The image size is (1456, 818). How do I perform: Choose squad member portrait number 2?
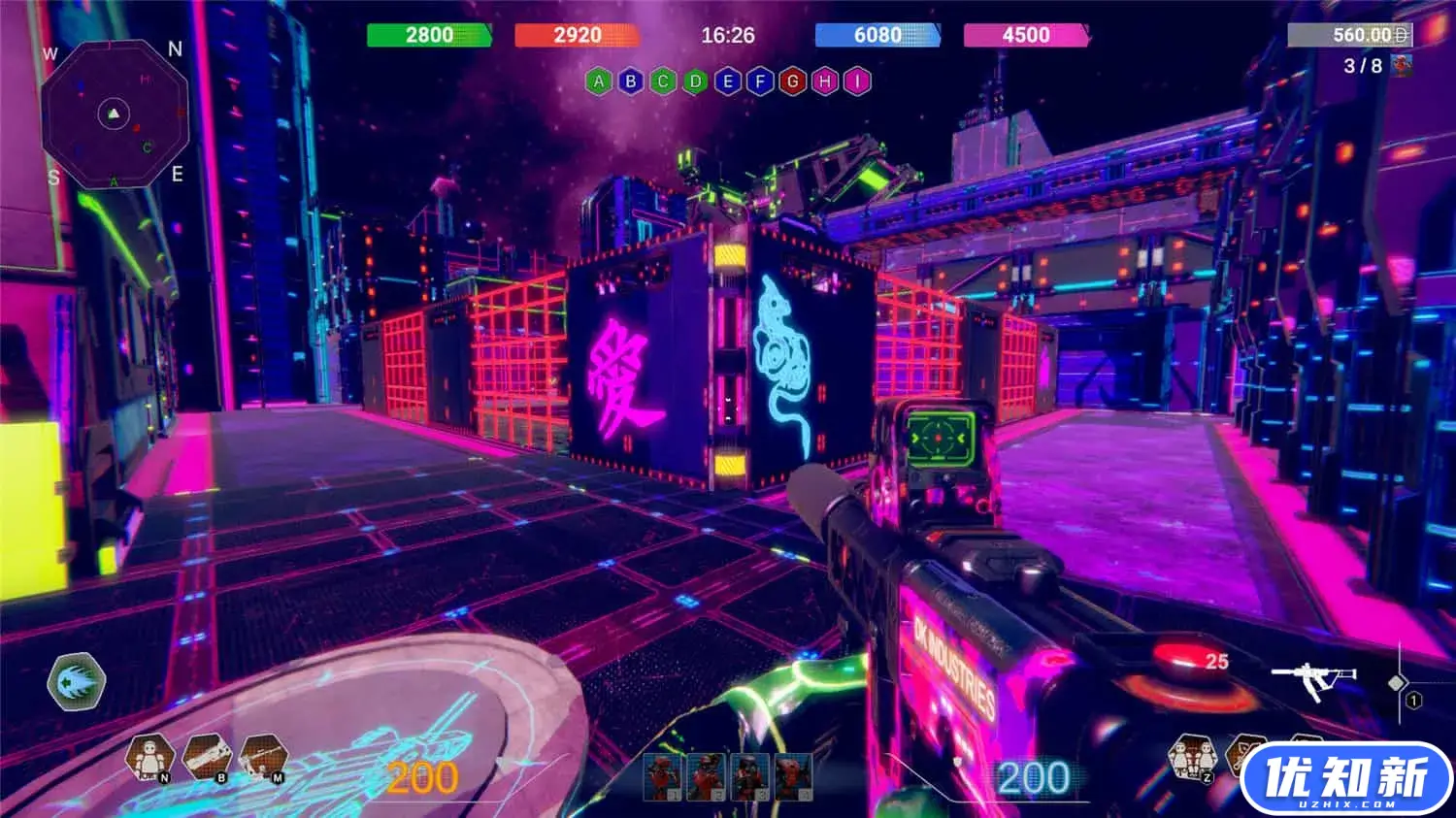click(705, 777)
